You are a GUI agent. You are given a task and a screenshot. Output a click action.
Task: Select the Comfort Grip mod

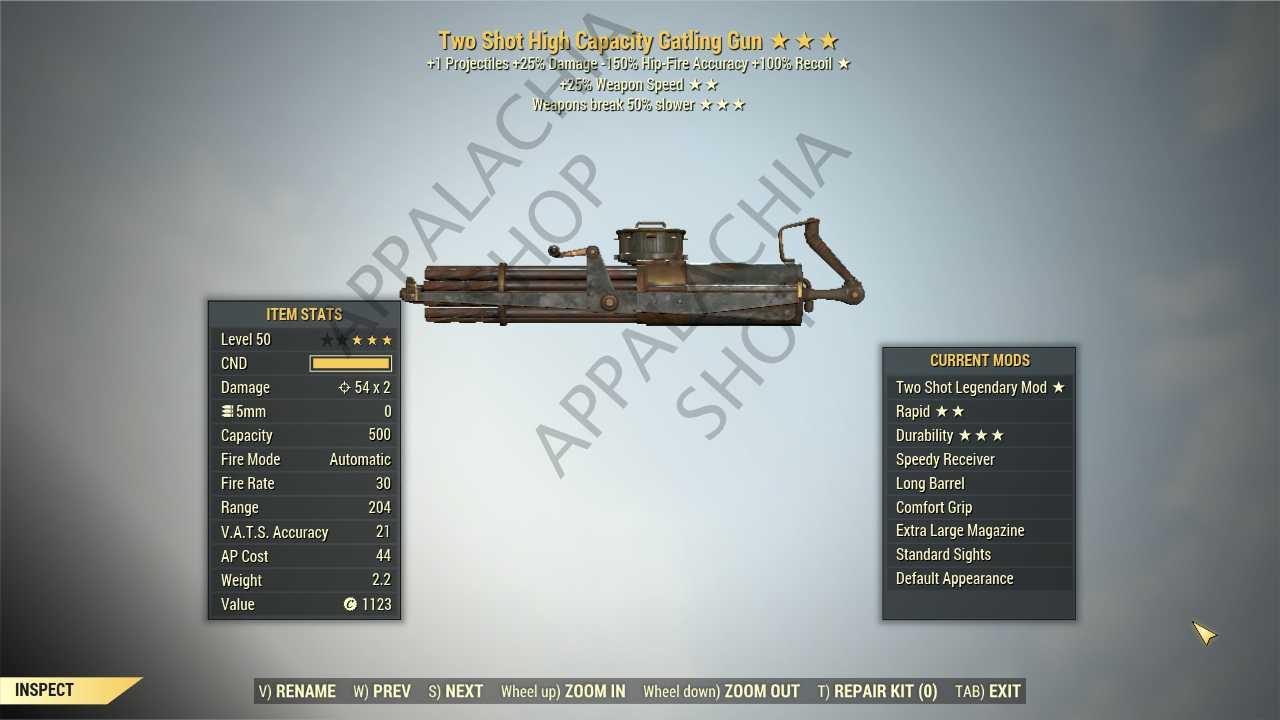tap(979, 508)
